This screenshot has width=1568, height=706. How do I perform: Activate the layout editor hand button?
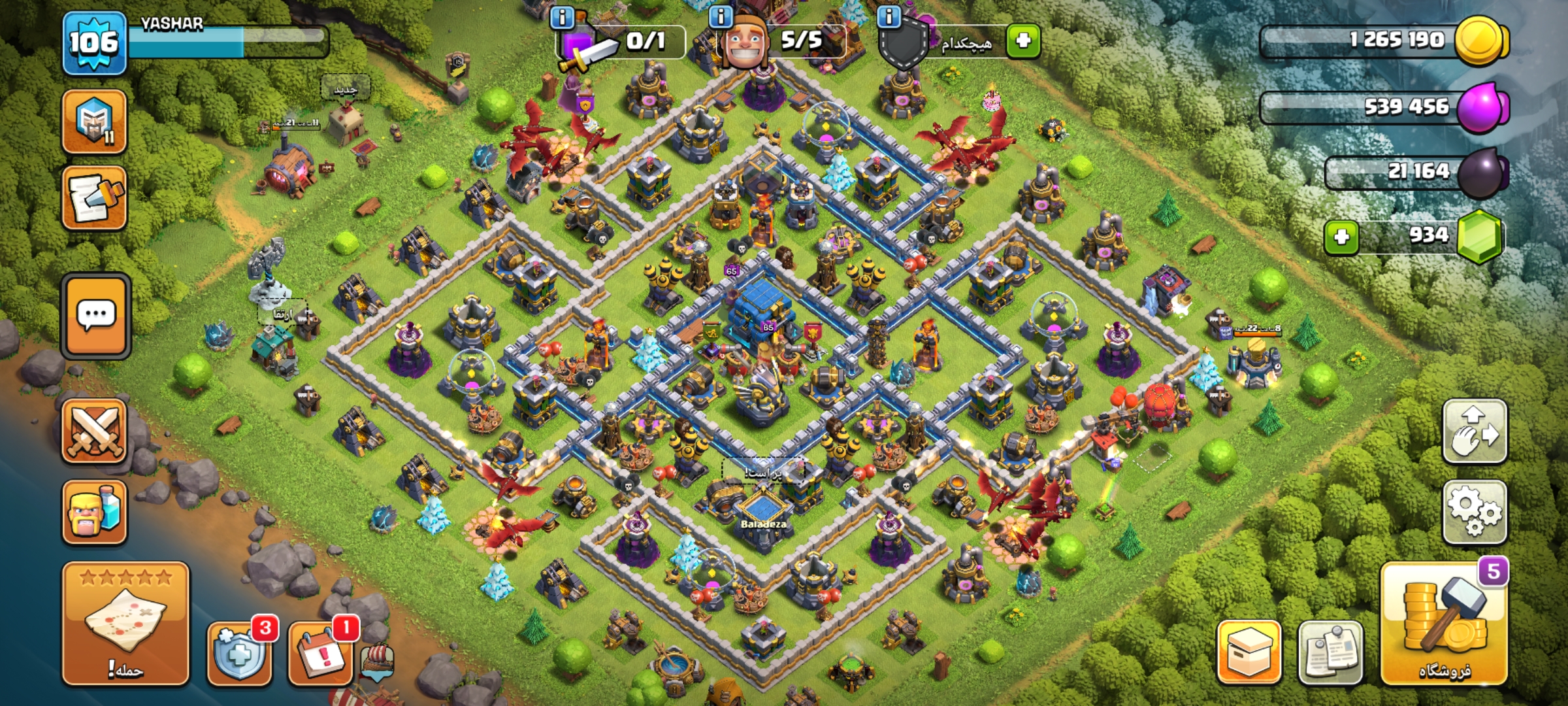point(1475,431)
